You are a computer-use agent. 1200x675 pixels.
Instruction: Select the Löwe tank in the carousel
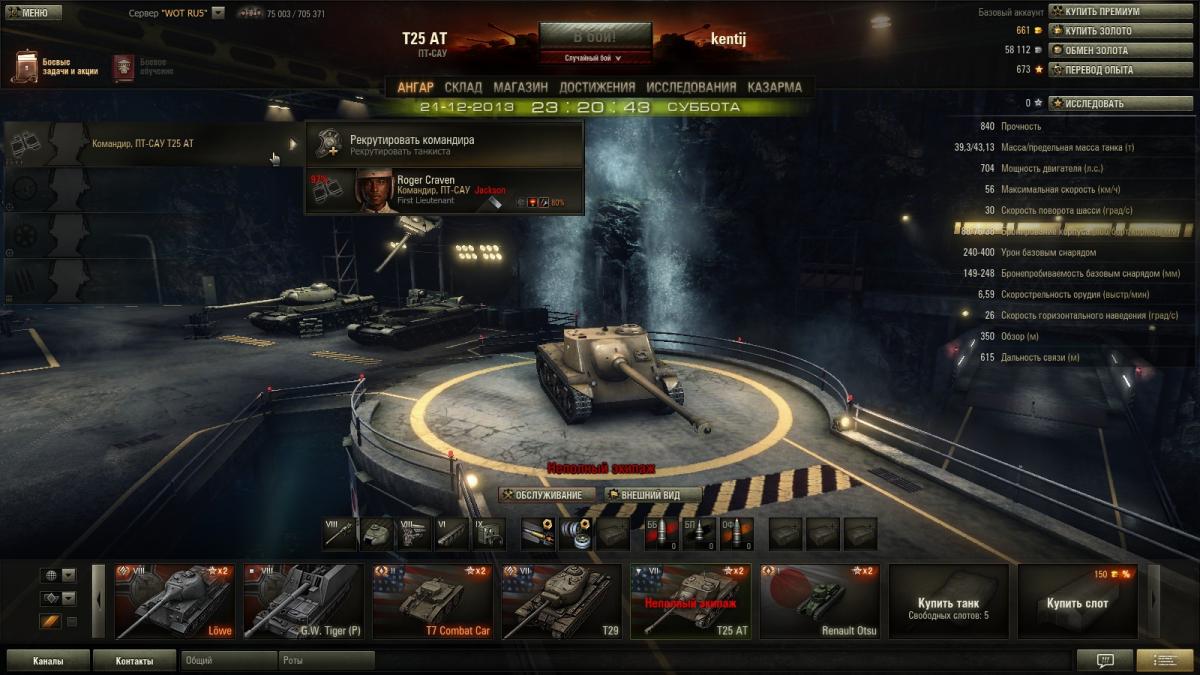175,601
